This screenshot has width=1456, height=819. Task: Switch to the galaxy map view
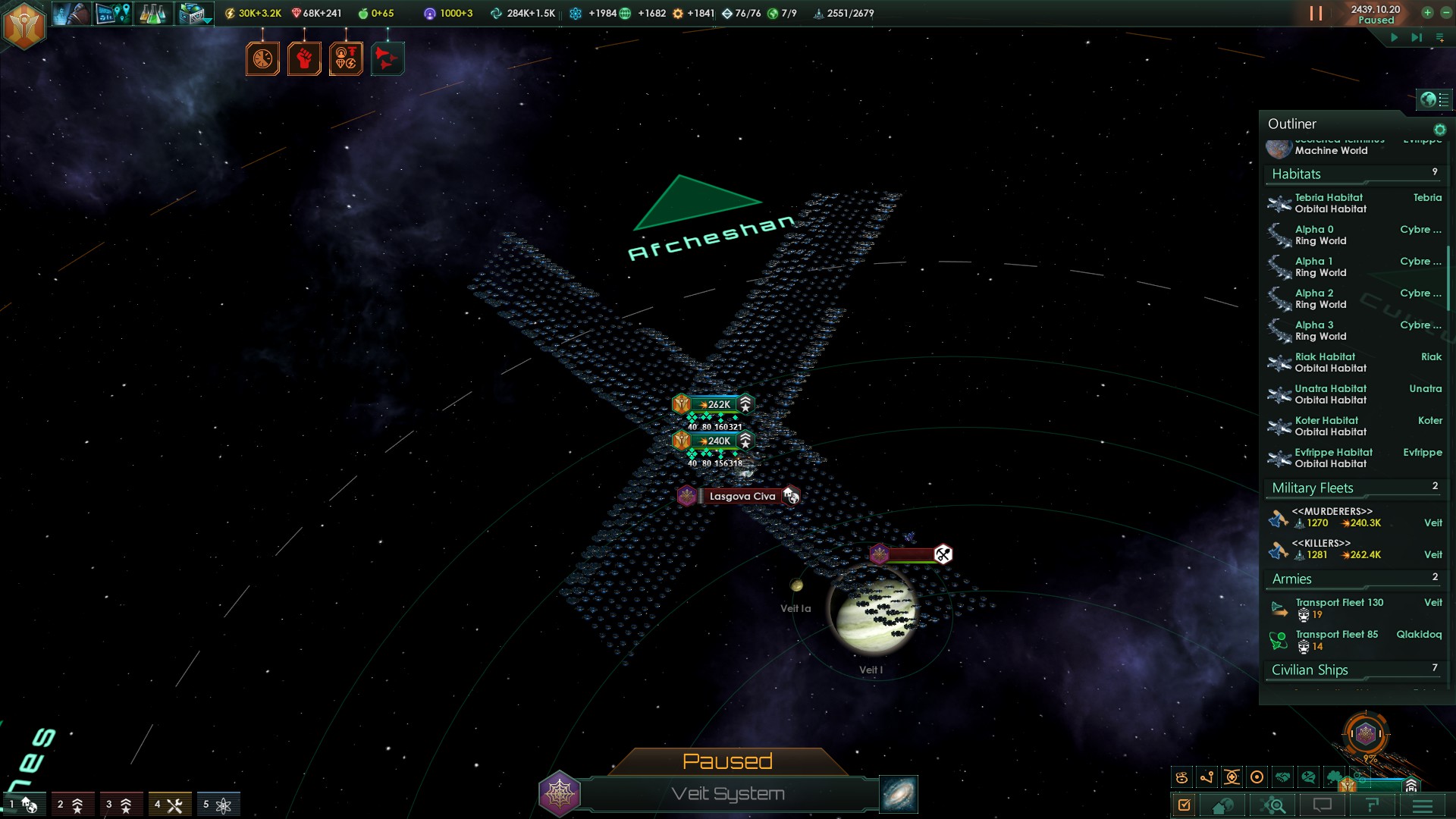[x=899, y=794]
